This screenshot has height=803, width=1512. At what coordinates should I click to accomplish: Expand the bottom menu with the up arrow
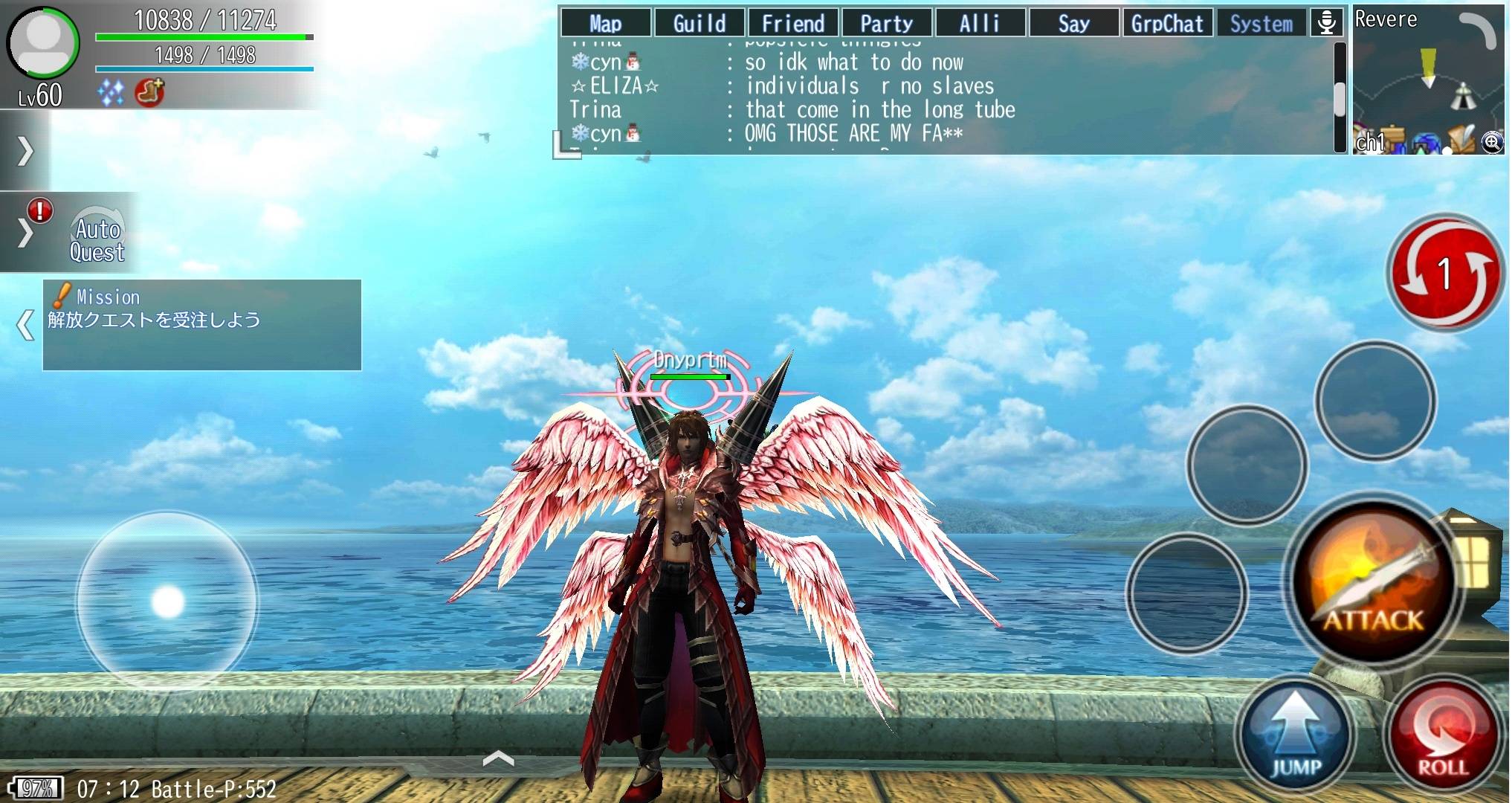click(x=499, y=758)
